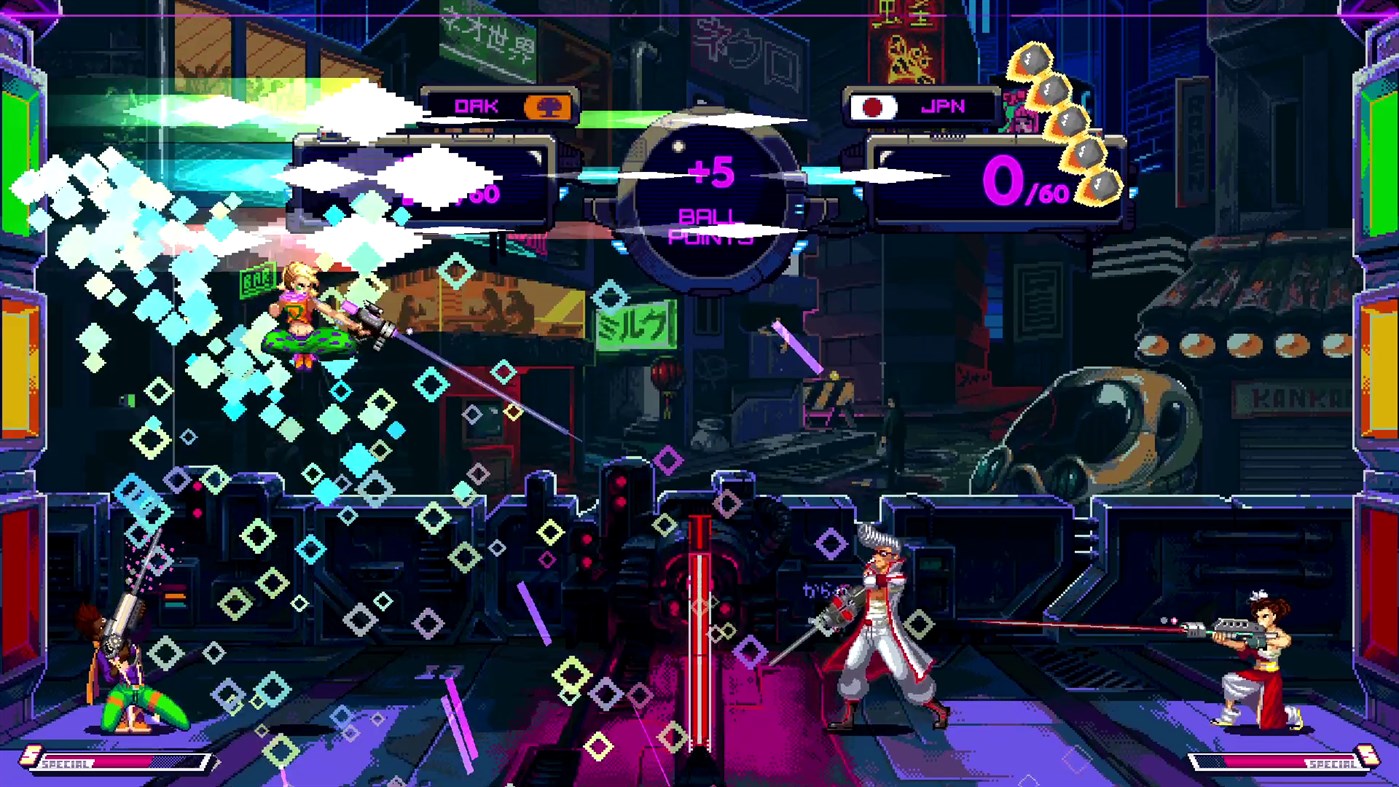Click the RAMEN neon sign on the right
The width and height of the screenshot is (1399, 787).
click(x=1190, y=140)
